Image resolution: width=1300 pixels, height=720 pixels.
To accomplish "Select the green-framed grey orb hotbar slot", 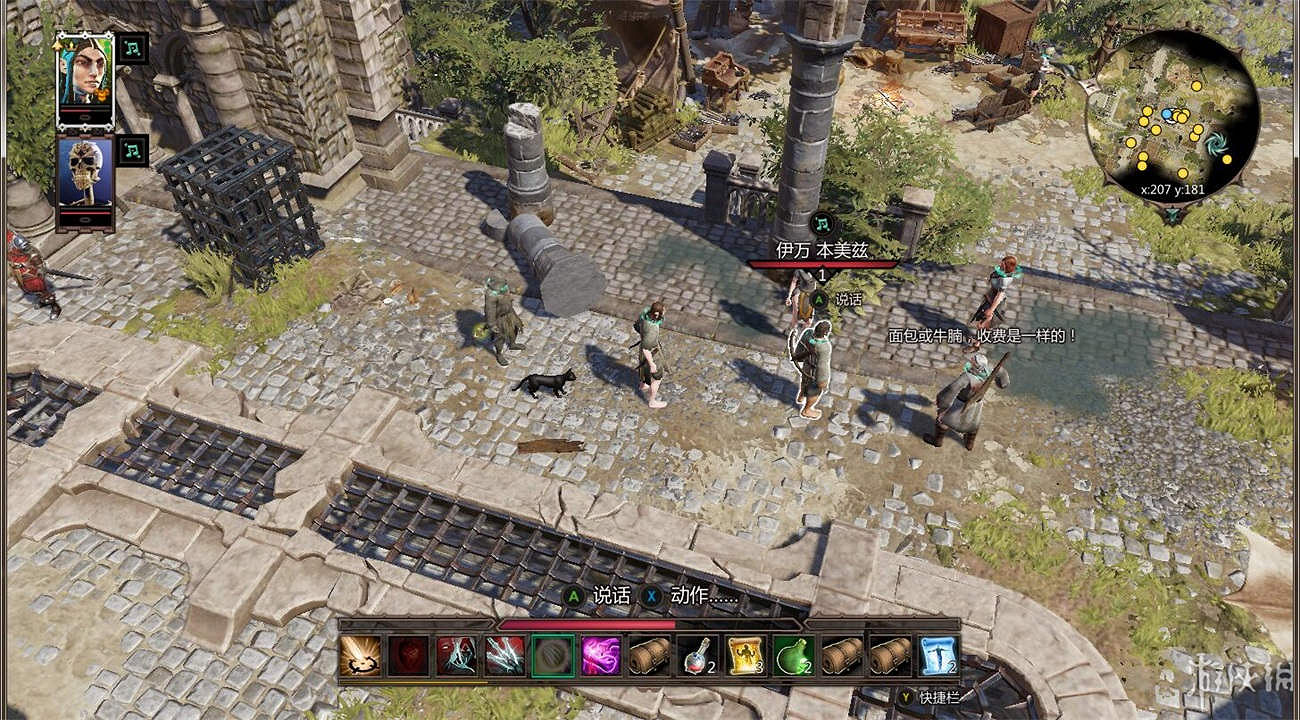I will coord(552,655).
